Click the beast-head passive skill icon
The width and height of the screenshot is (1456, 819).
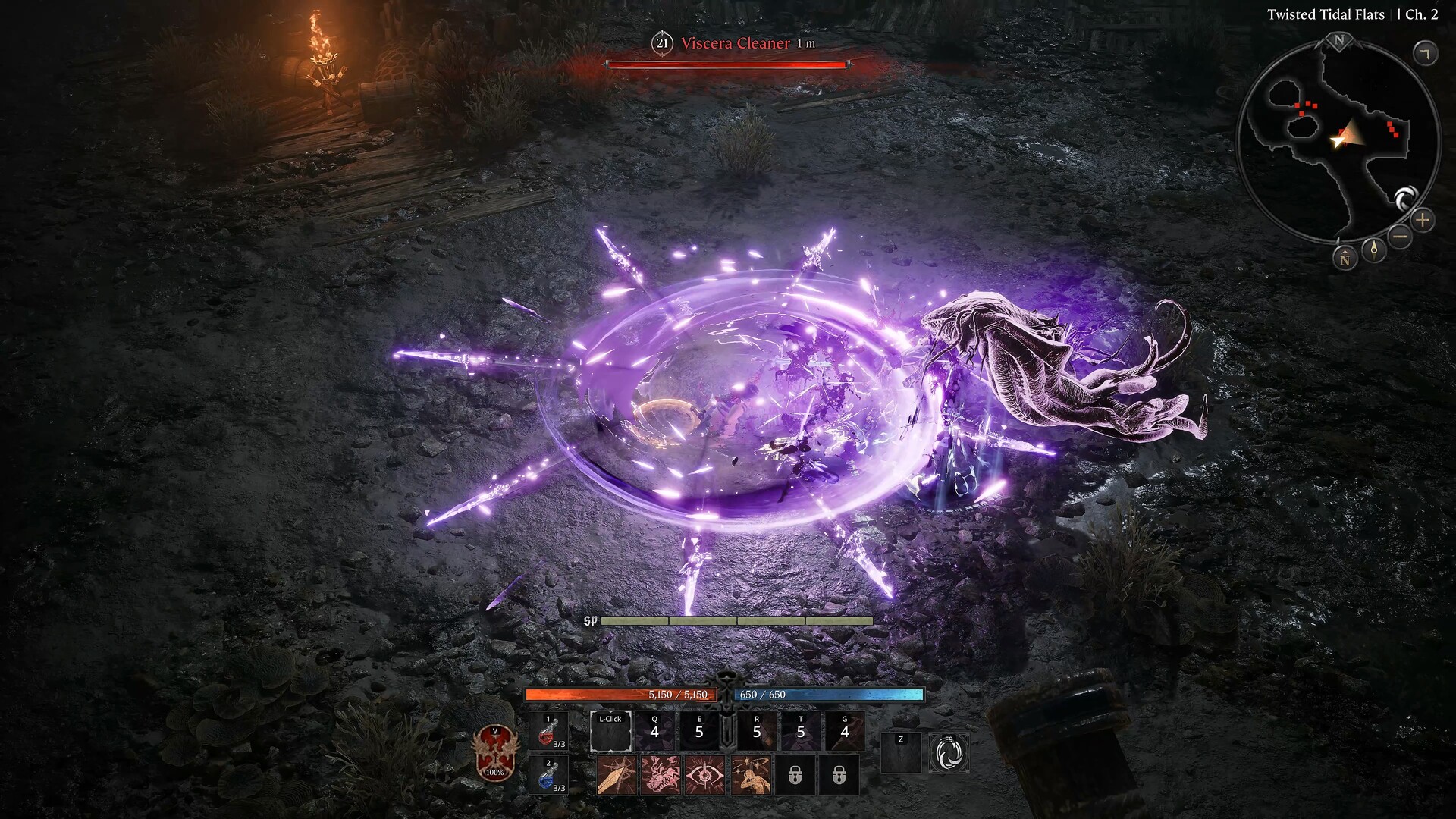click(x=662, y=774)
